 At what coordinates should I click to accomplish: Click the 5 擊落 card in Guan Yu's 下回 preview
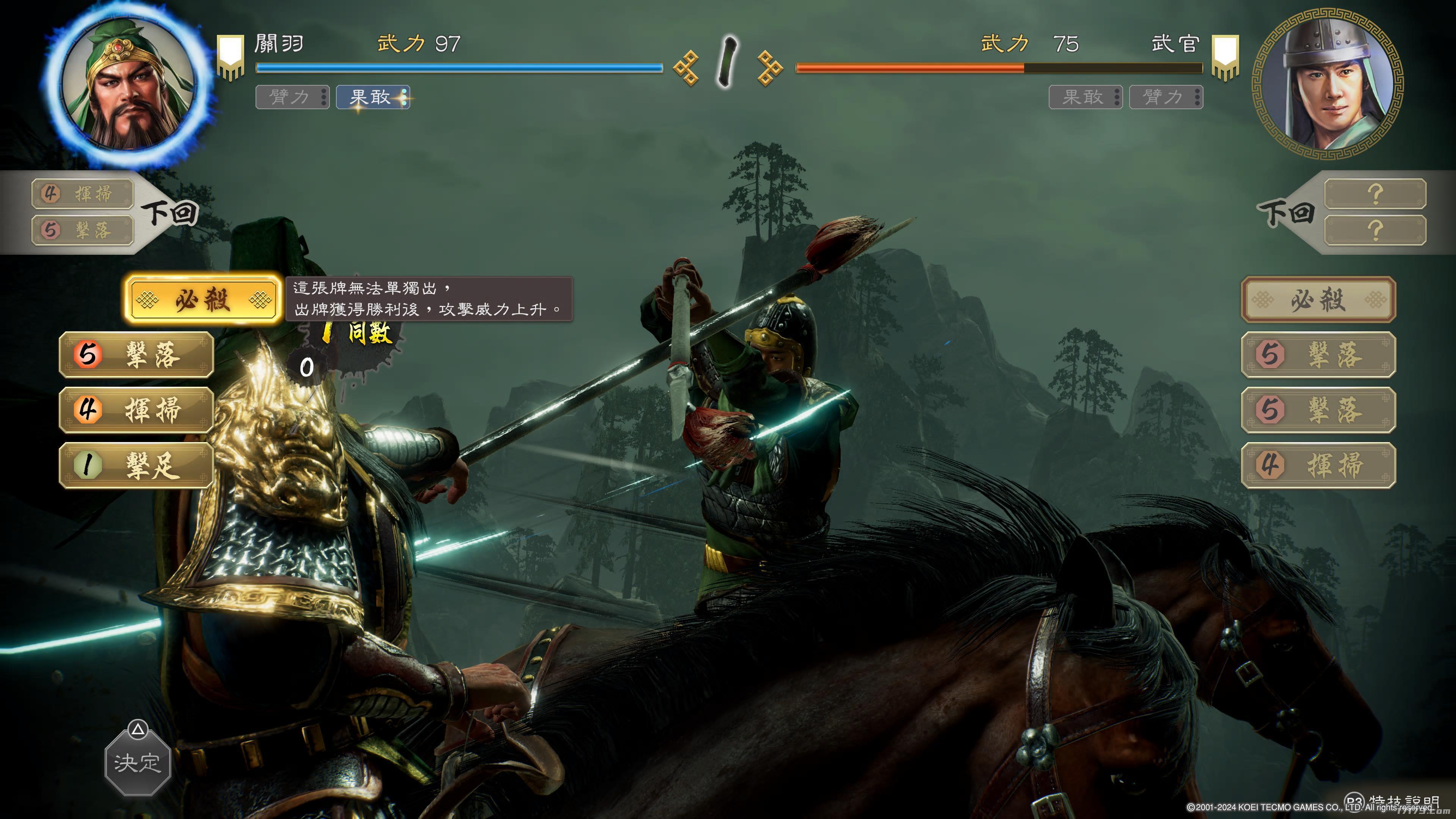click(x=83, y=230)
